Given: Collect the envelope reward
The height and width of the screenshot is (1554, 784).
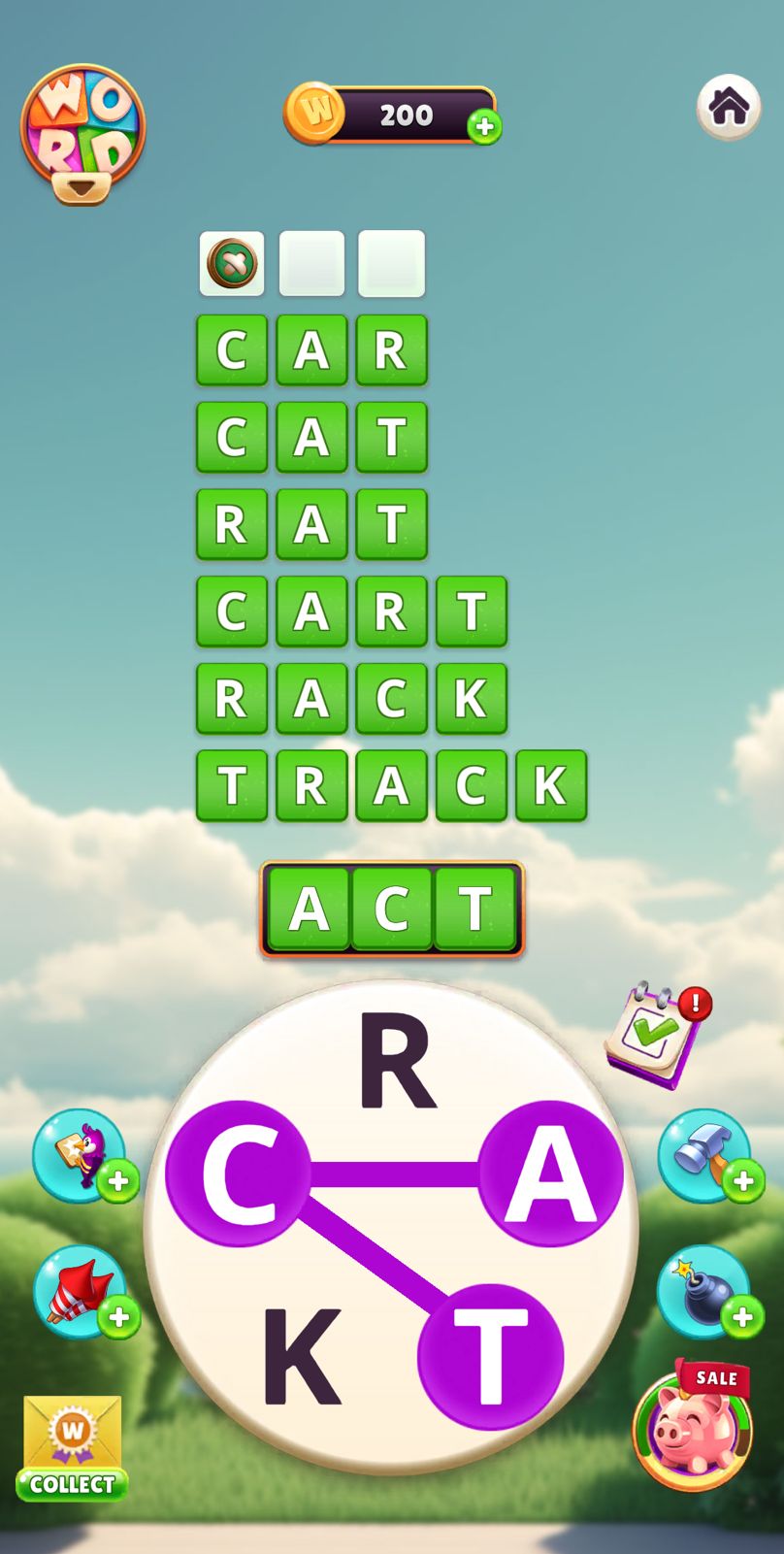Looking at the screenshot, I should tap(73, 1448).
